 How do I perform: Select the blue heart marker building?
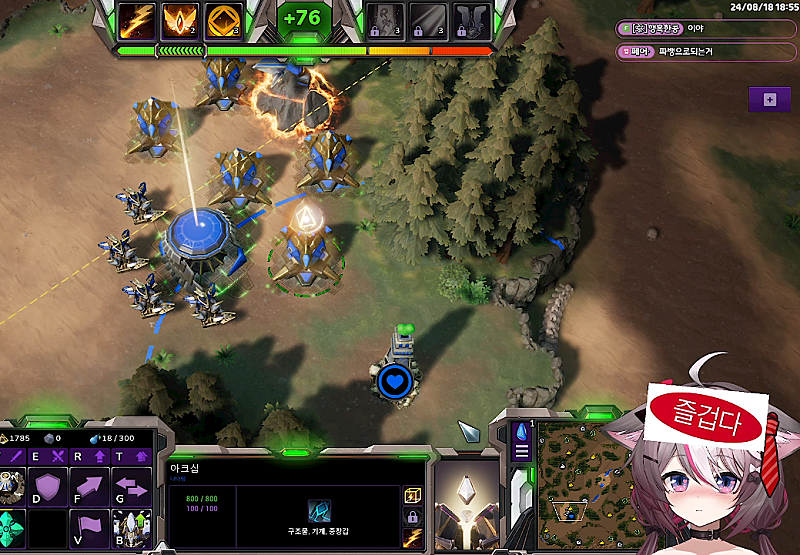click(x=396, y=380)
